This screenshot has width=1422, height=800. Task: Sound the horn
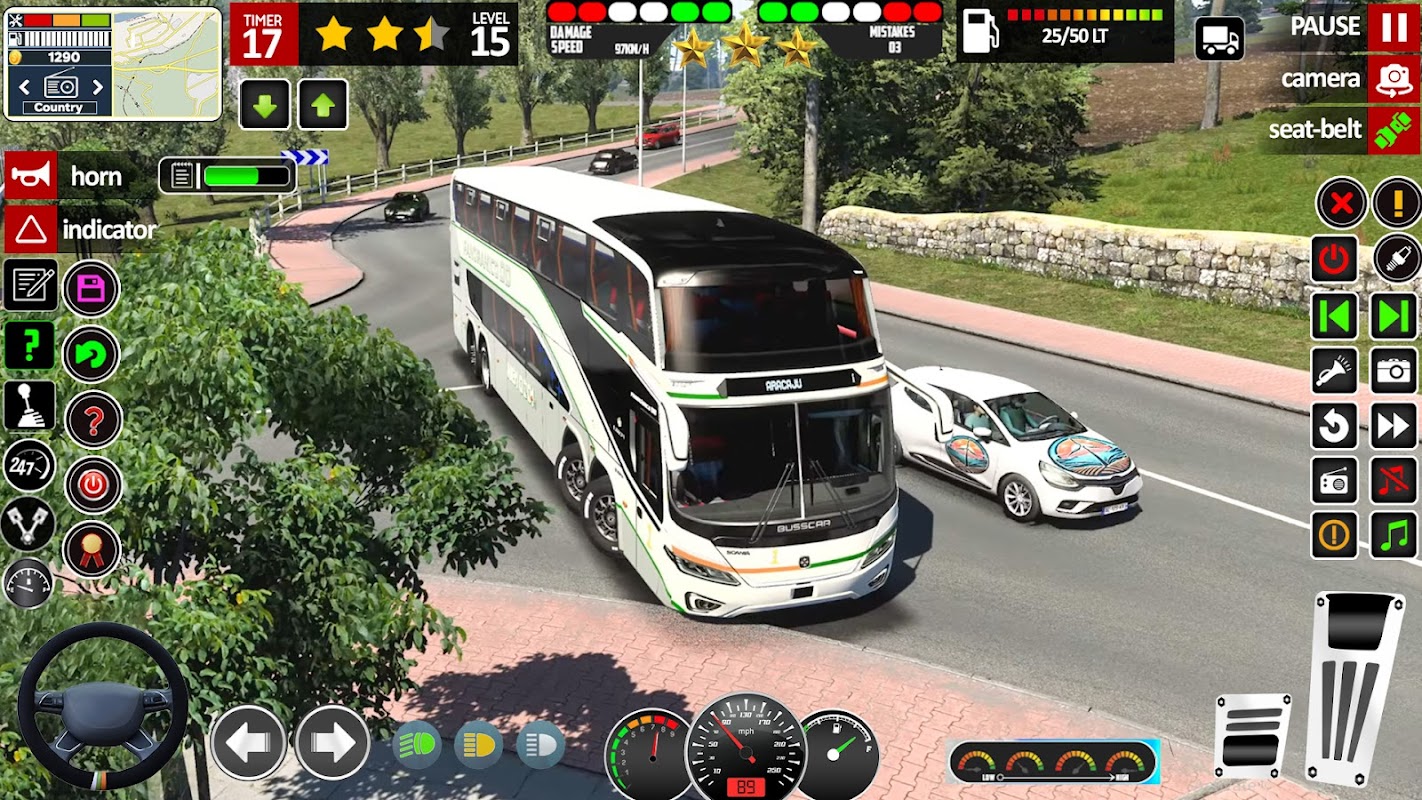click(31, 176)
